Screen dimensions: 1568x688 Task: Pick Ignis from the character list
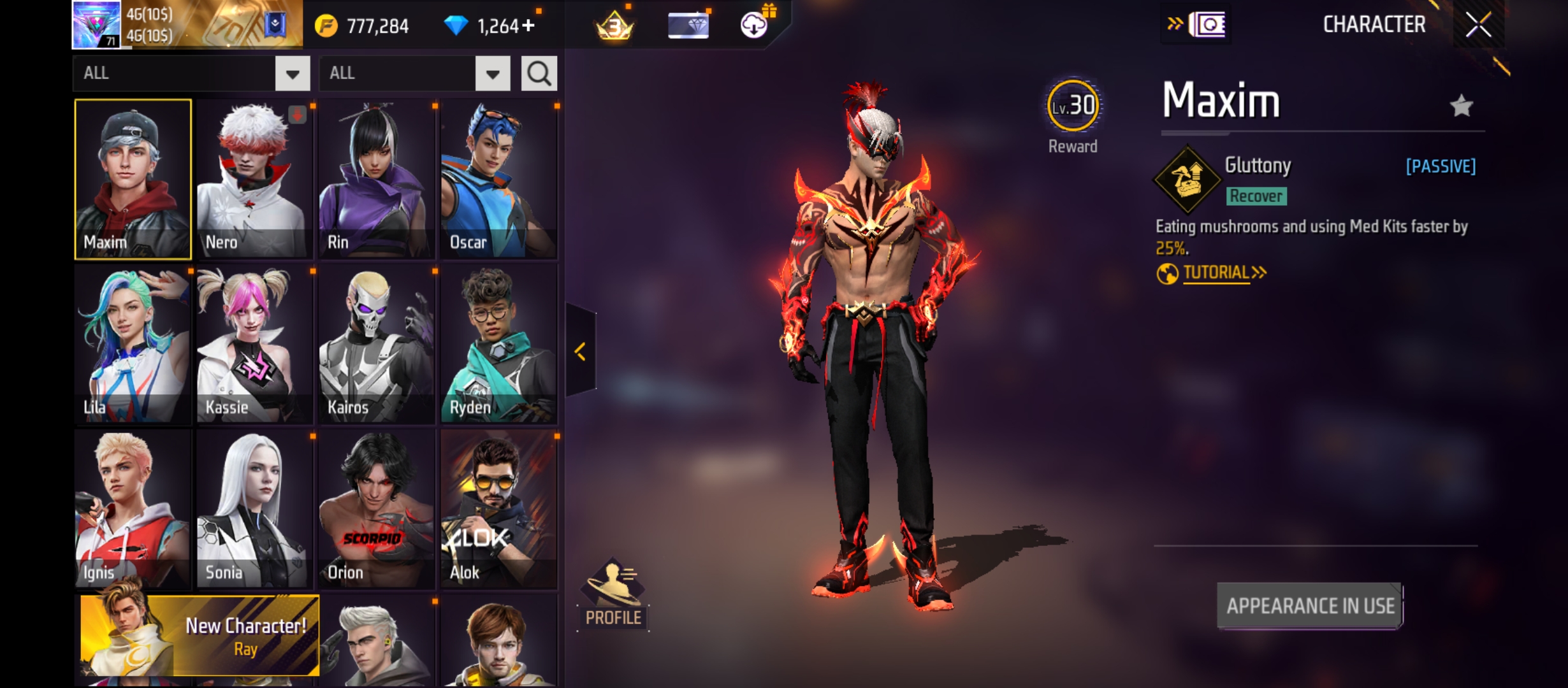133,509
